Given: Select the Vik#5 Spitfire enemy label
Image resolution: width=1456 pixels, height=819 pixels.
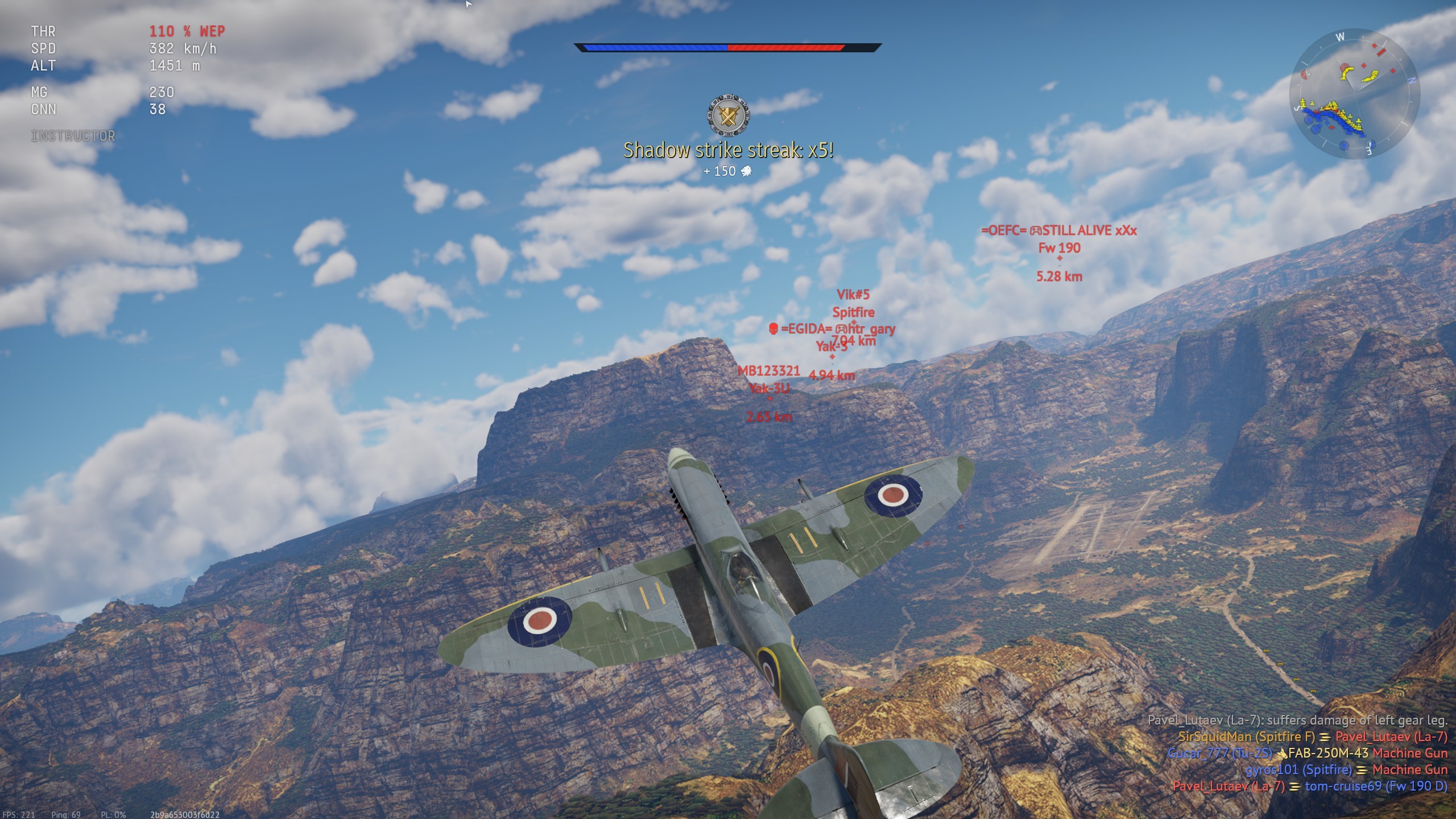Looking at the screenshot, I should pyautogui.click(x=853, y=303).
